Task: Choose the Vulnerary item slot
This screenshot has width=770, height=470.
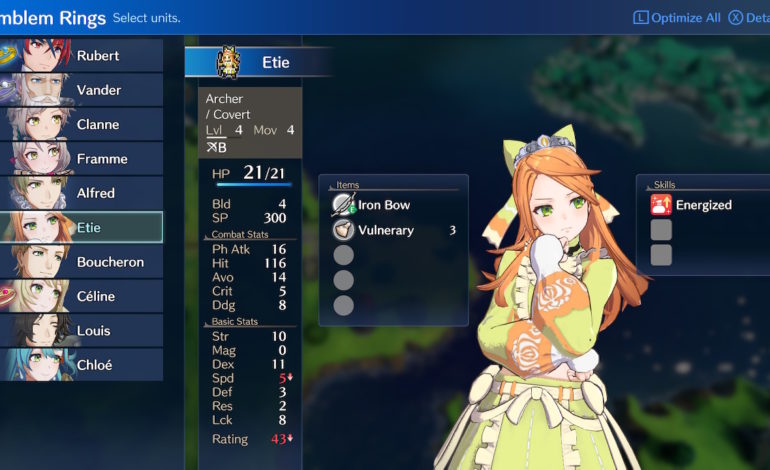Action: click(386, 230)
